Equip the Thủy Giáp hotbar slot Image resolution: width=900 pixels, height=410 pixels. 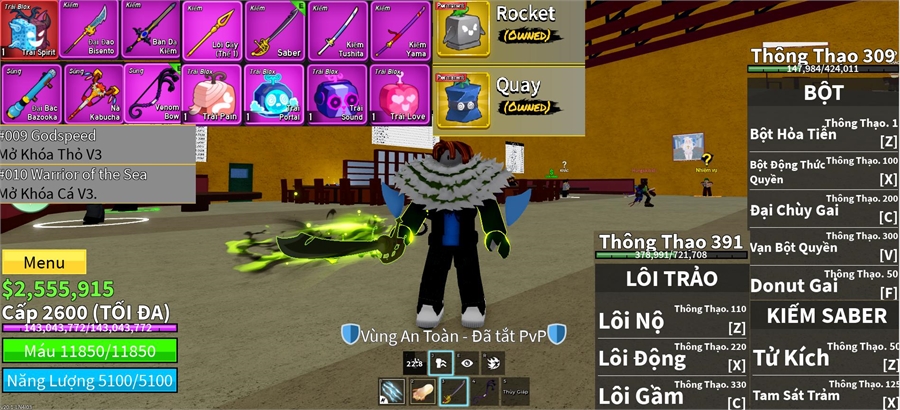tap(517, 391)
